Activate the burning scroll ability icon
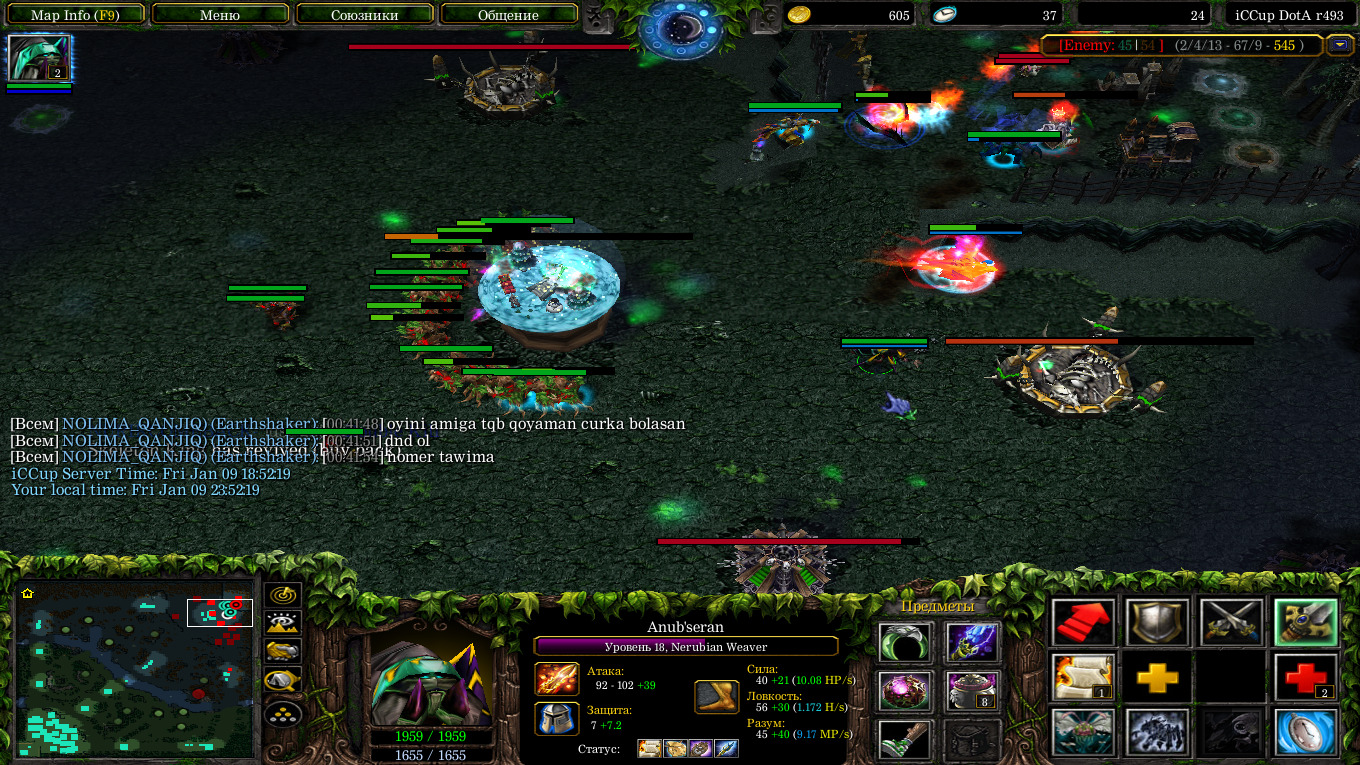Image resolution: width=1360 pixels, height=765 pixels. point(1083,678)
